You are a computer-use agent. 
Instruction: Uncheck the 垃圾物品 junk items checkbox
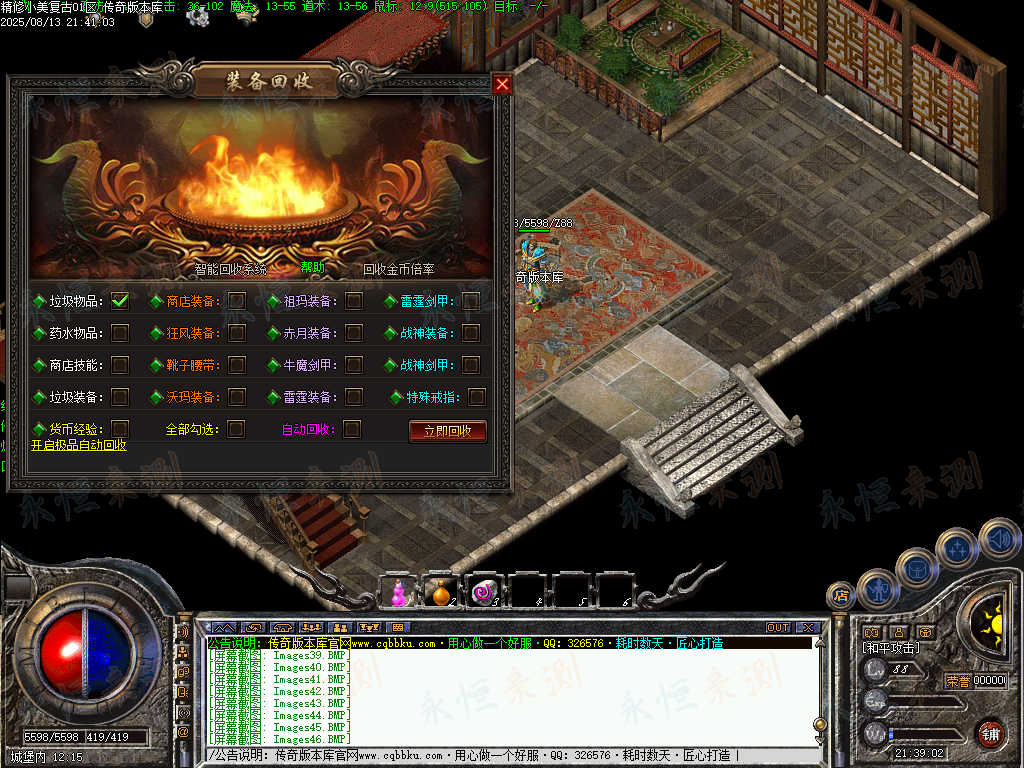pos(120,301)
